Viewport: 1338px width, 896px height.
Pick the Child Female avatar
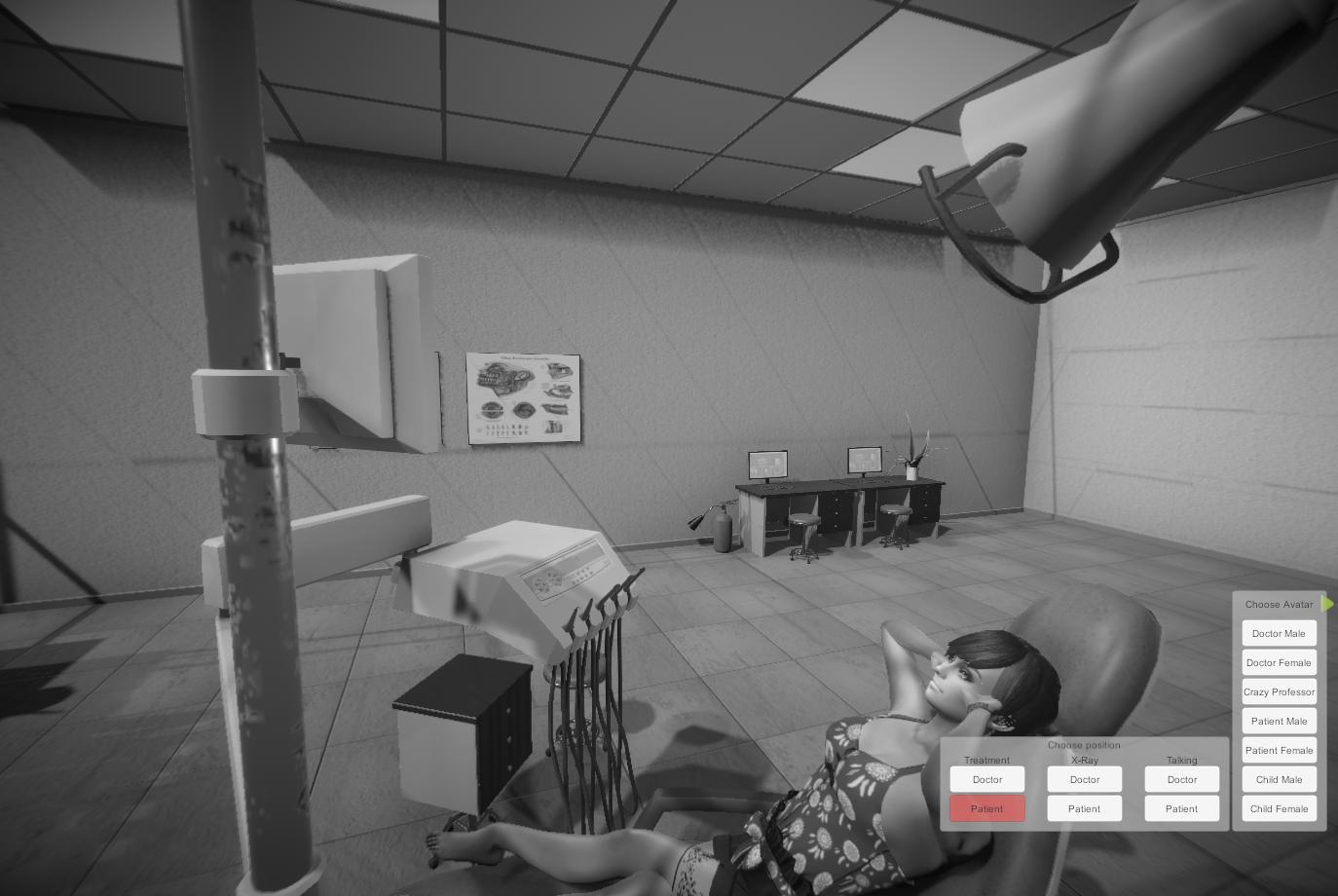(1279, 808)
